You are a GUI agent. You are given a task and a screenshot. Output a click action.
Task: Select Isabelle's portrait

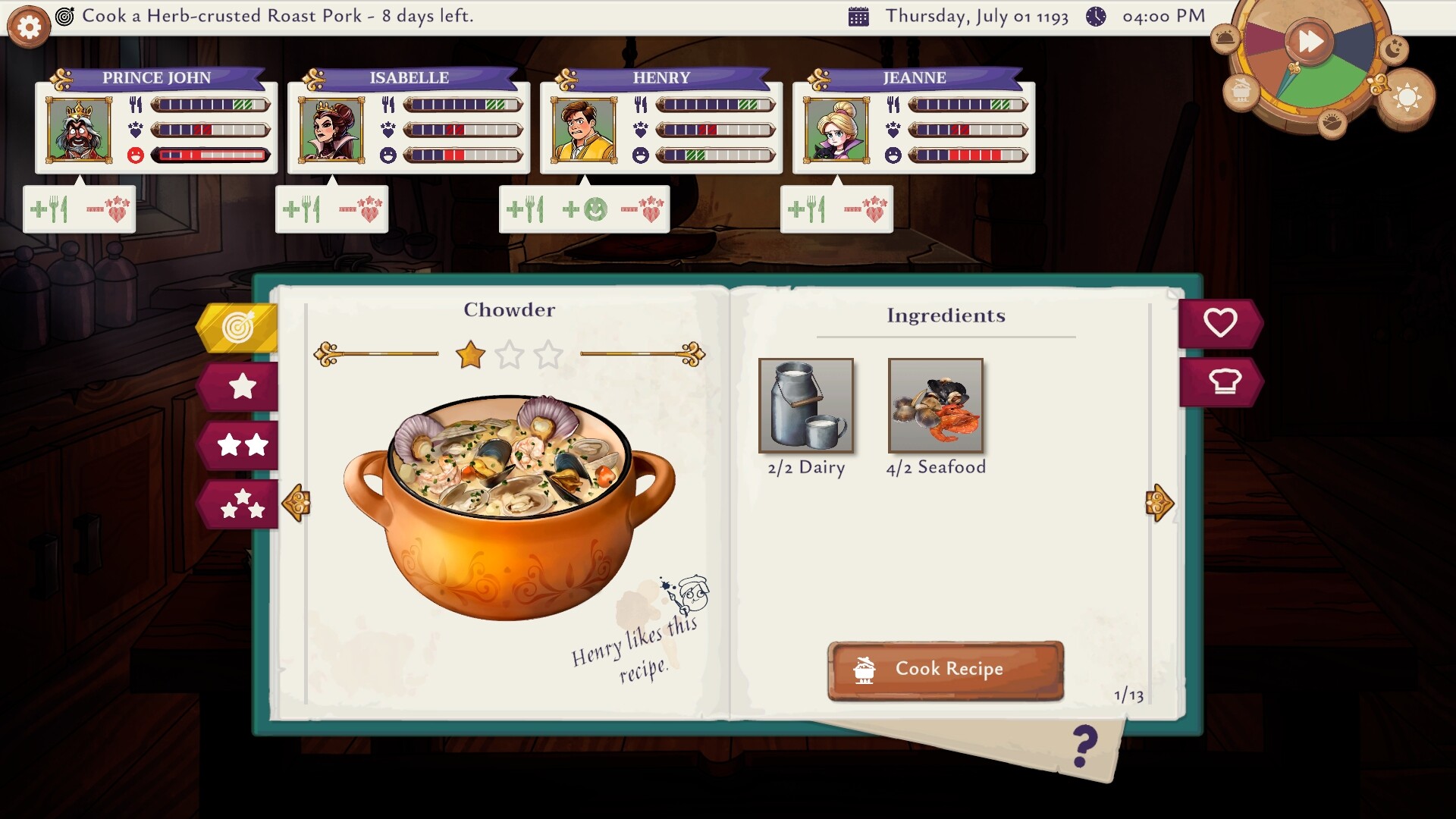331,130
